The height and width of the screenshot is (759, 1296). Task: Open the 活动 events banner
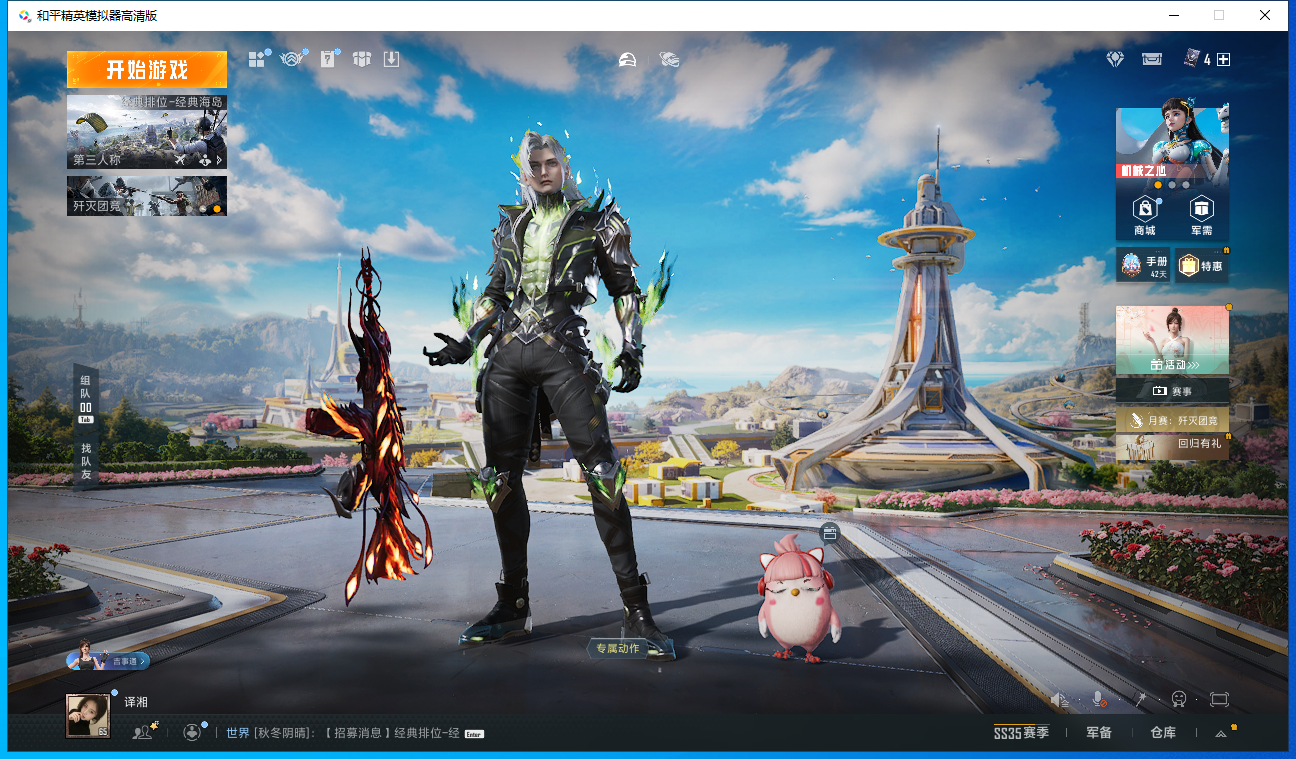[x=1172, y=342]
